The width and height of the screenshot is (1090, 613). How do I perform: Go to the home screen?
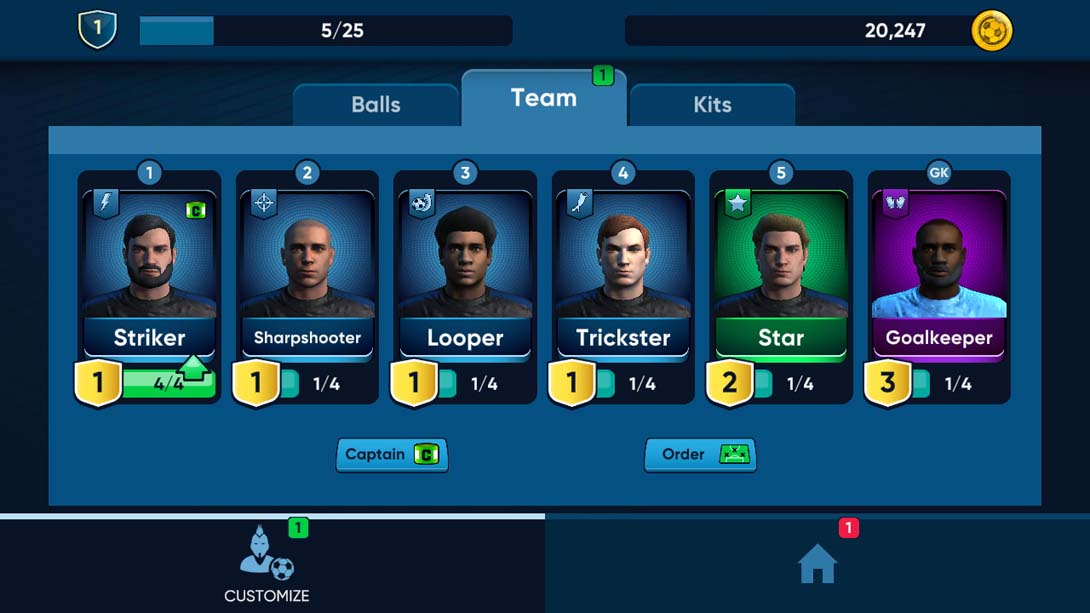click(x=817, y=565)
